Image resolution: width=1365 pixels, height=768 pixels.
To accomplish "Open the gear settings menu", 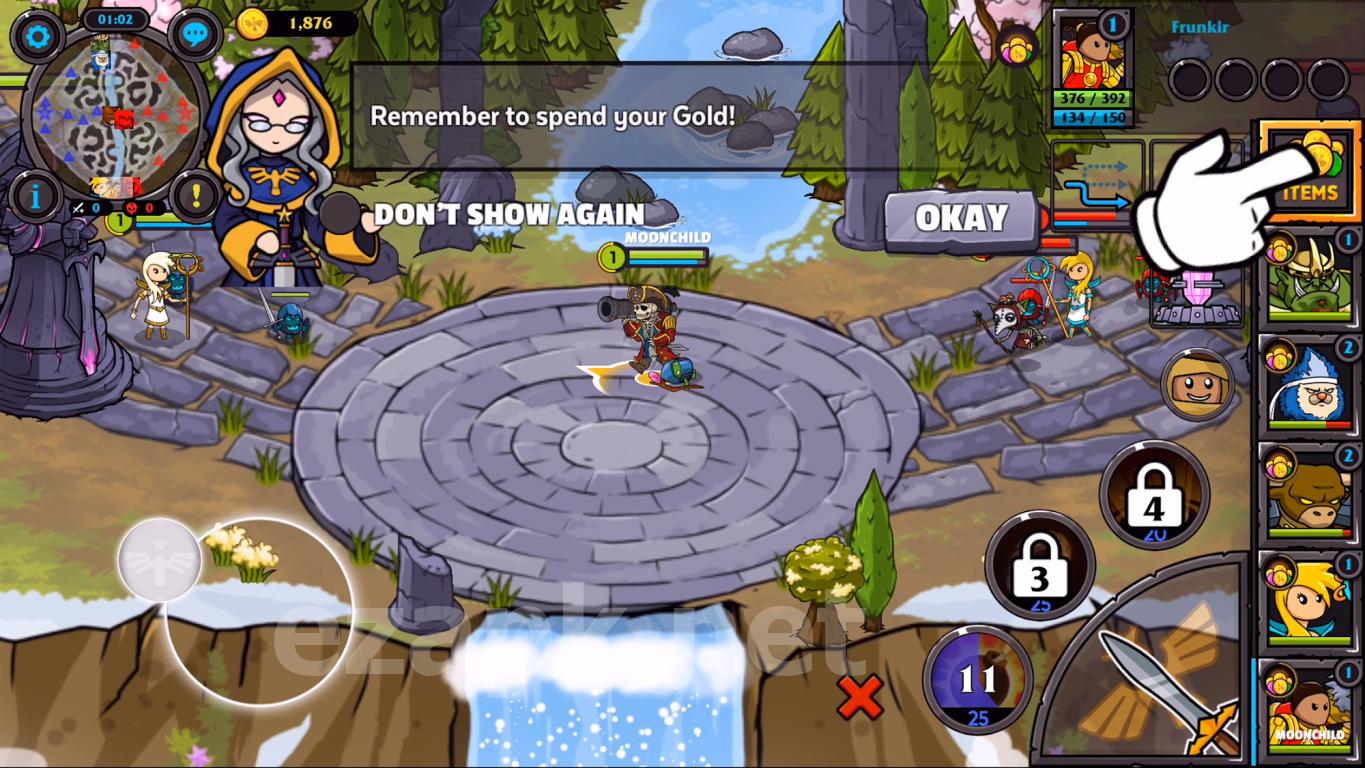I will (x=38, y=37).
